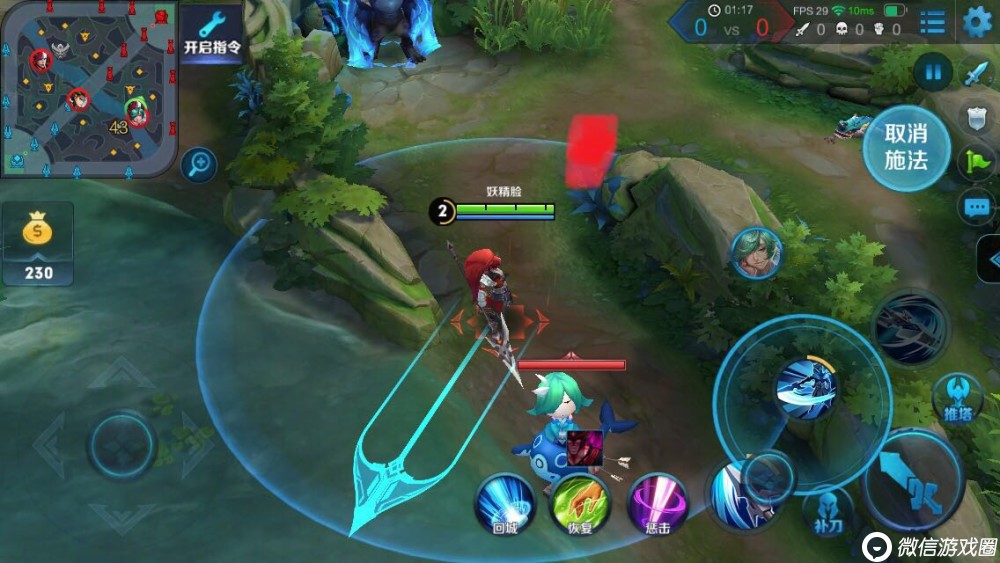Select the shield defend signal icon
The width and height of the screenshot is (1000, 563).
[976, 117]
